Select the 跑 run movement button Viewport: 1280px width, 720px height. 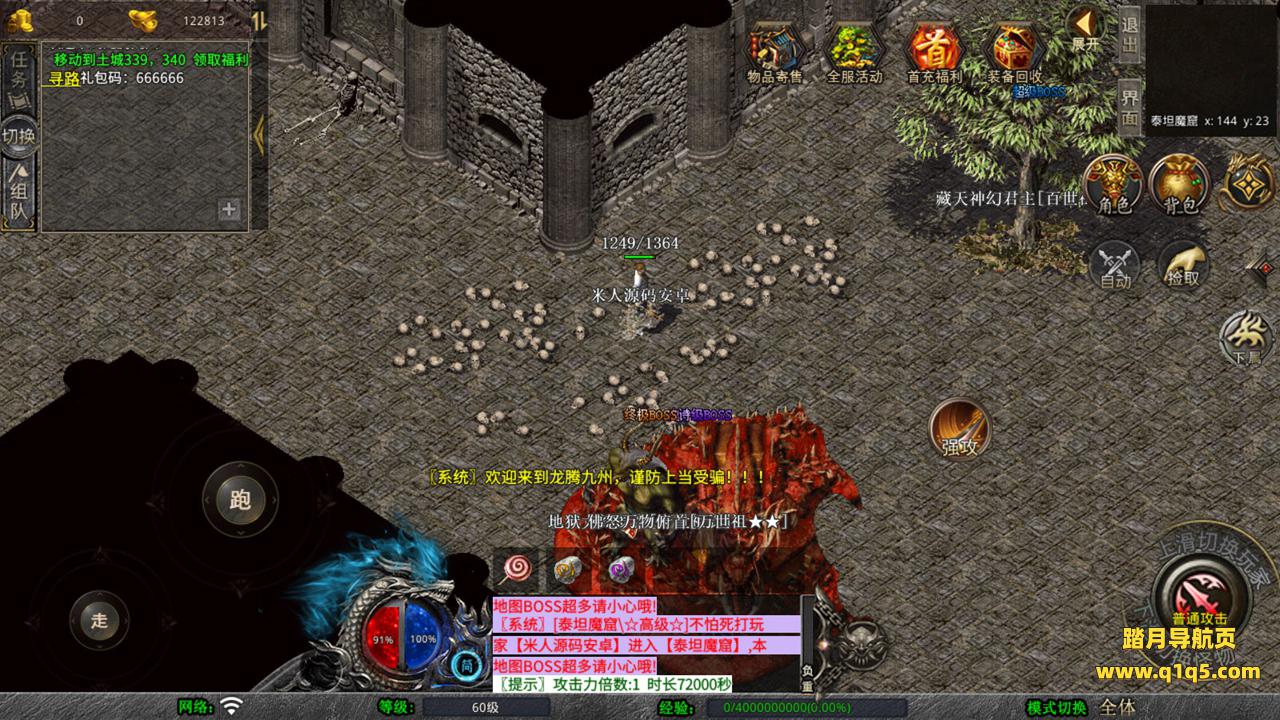pos(240,500)
